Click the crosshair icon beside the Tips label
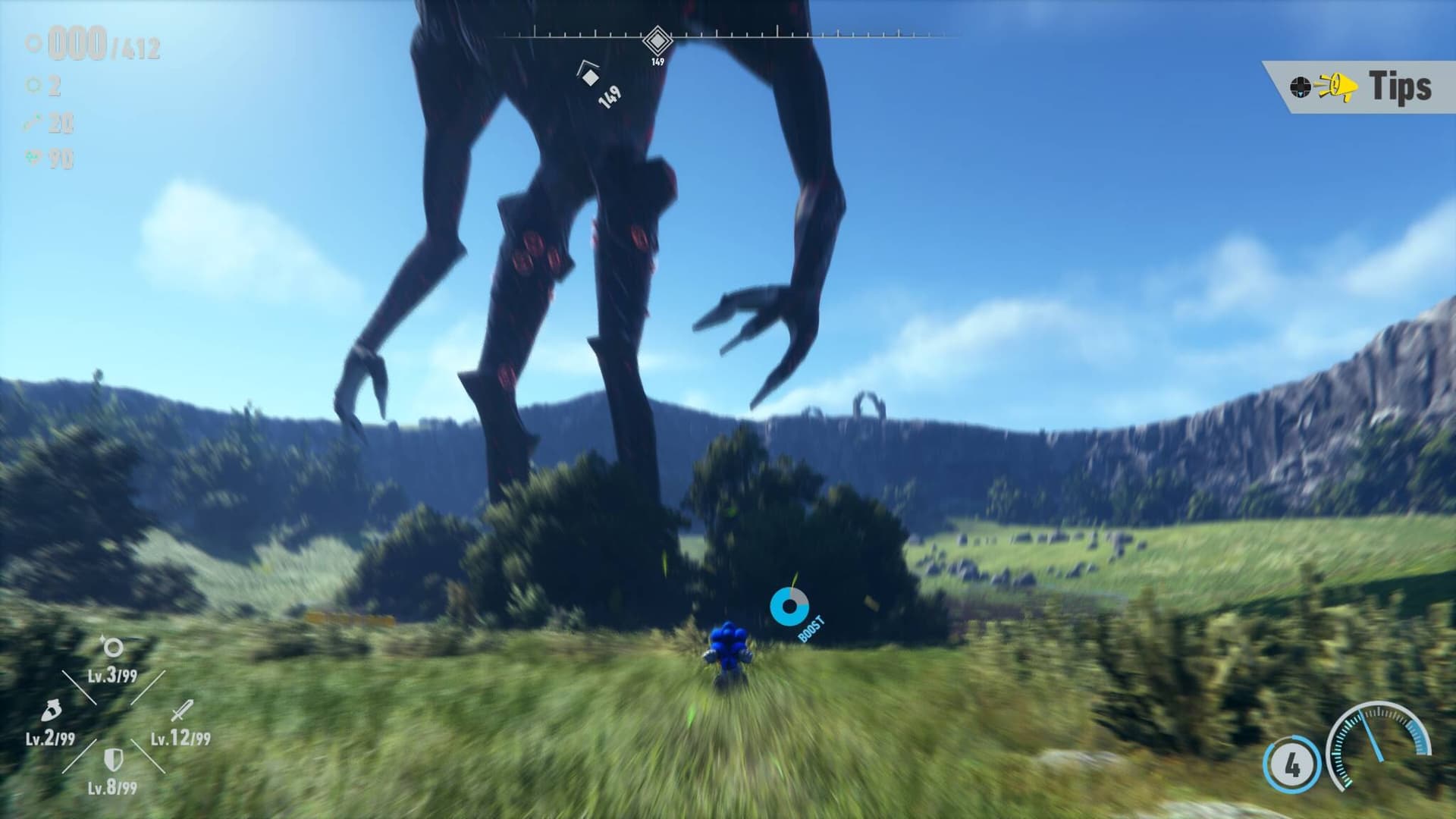Screen dimensions: 1456x819 1301,86
